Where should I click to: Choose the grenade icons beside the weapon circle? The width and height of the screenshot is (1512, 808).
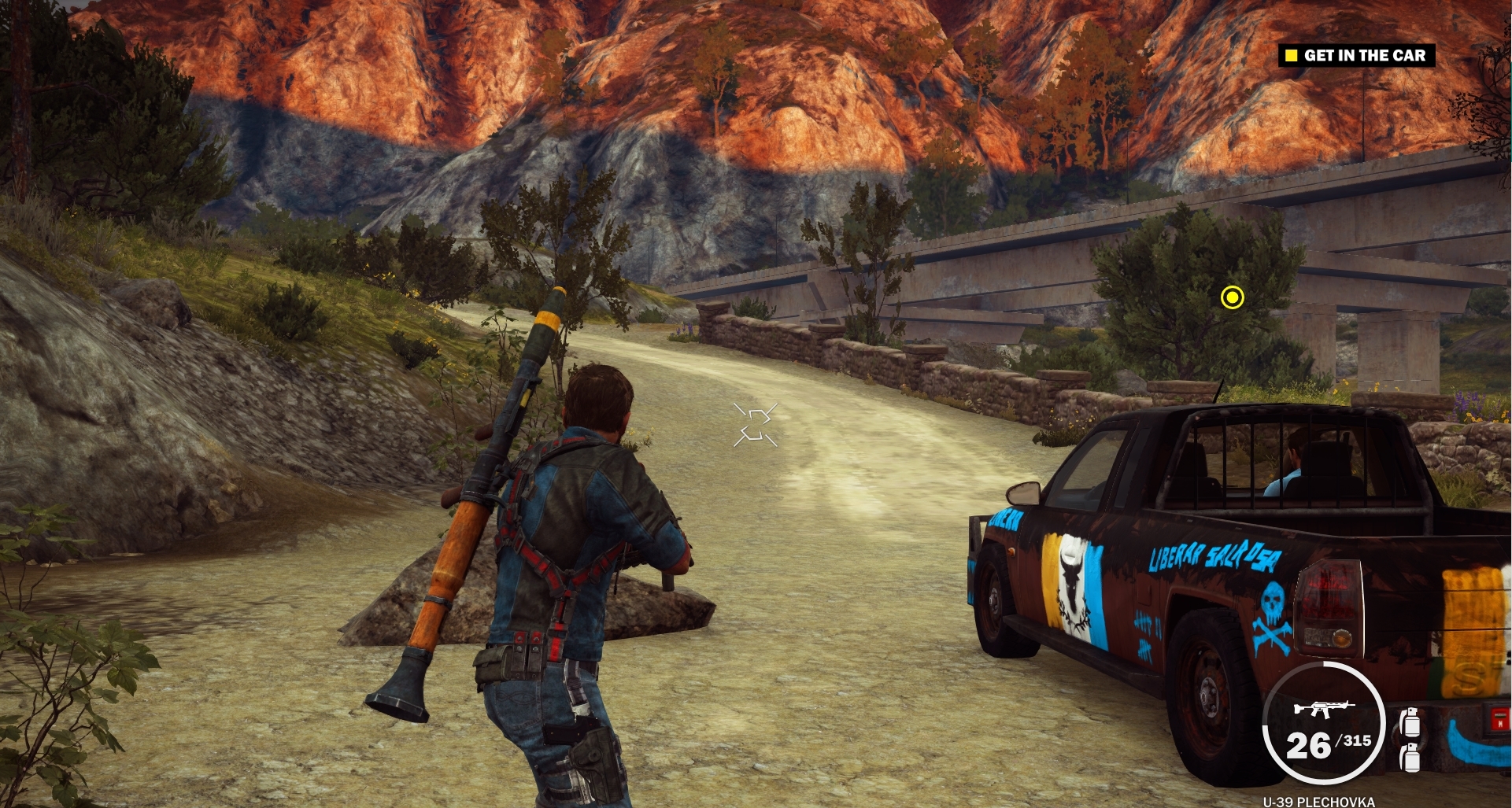coord(1410,739)
